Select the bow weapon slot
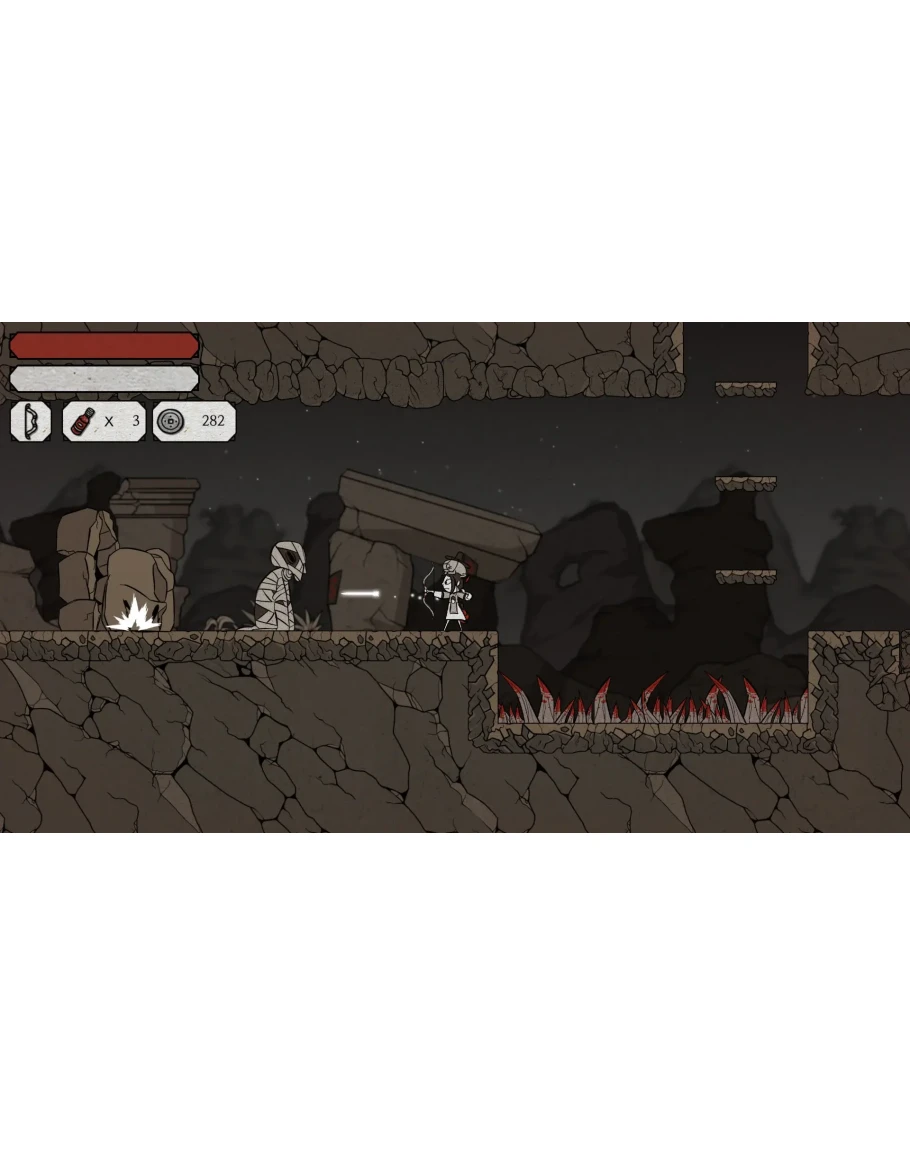The image size is (910, 1155). 30,421
